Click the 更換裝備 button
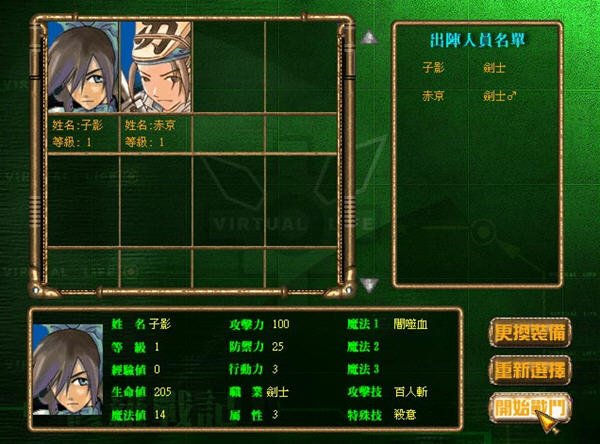This screenshot has height=444, width=600. coord(530,332)
